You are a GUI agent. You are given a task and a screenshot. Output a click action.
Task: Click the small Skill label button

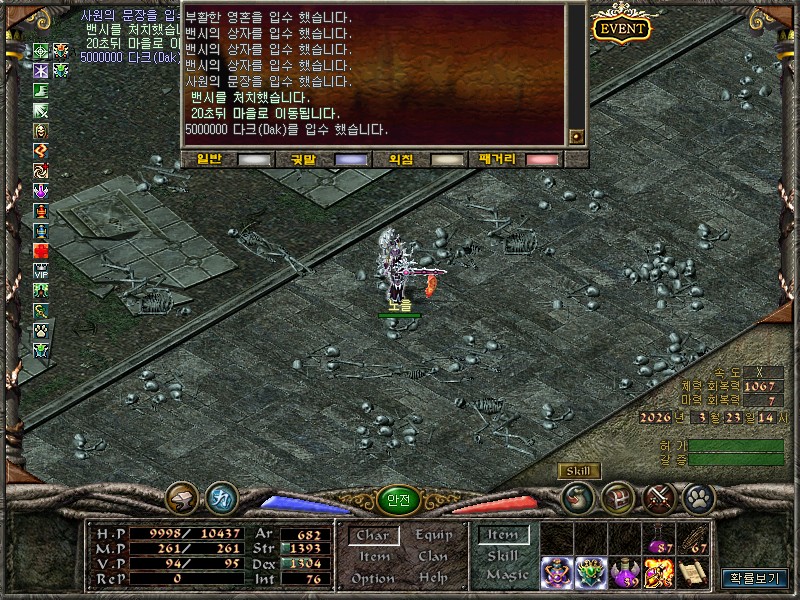click(578, 471)
